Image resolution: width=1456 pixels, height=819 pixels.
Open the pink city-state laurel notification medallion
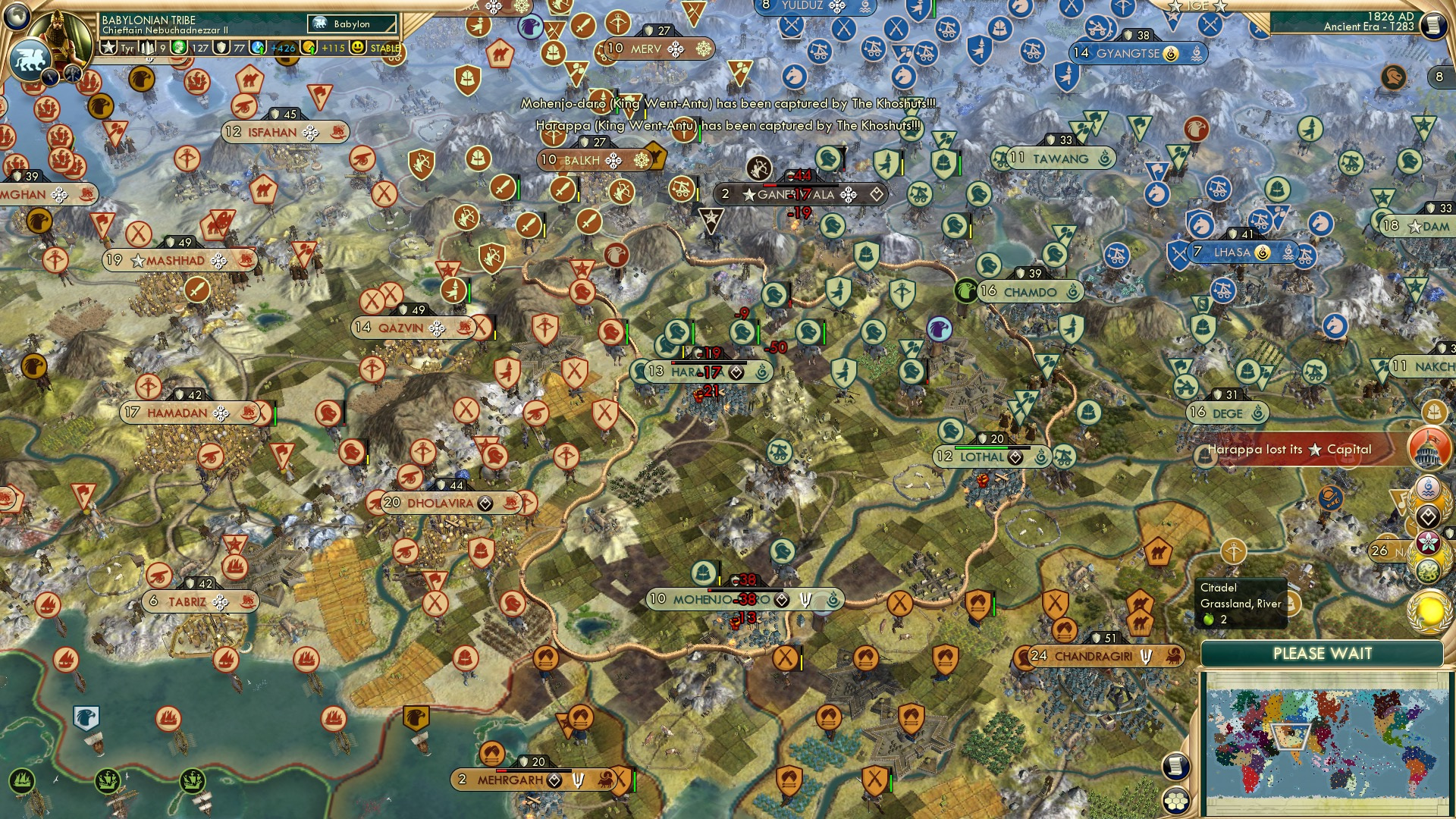(x=1429, y=542)
